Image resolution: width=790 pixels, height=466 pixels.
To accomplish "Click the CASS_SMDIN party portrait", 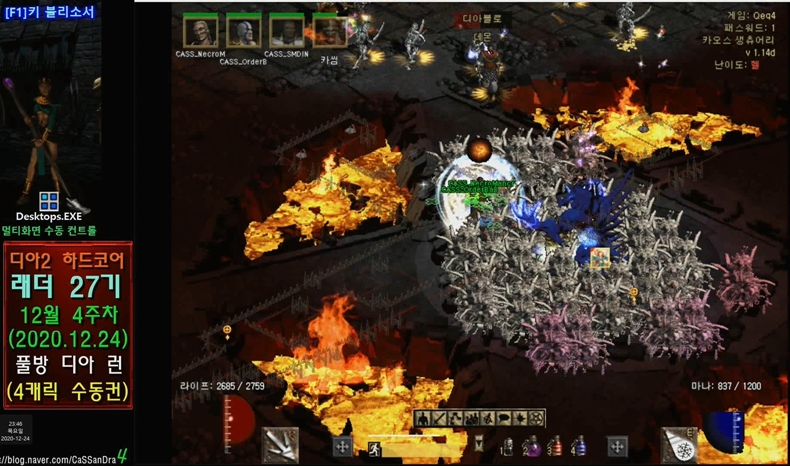I will tap(288, 32).
